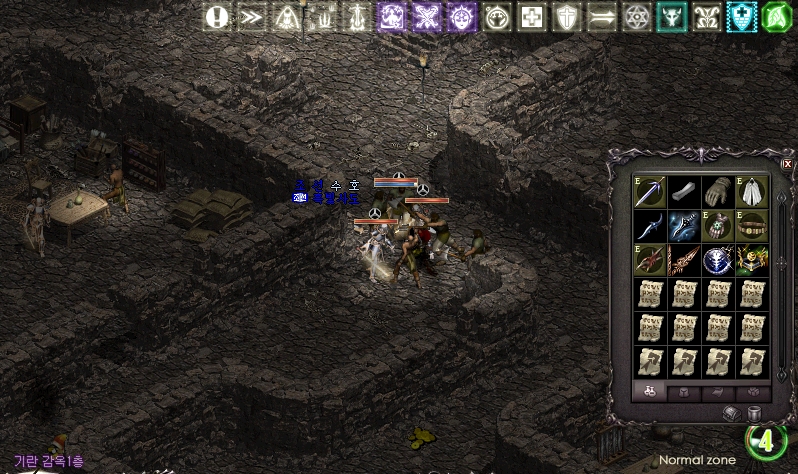Open the chest button in inventory
This screenshot has height=474, width=798.
pyautogui.click(x=731, y=413)
